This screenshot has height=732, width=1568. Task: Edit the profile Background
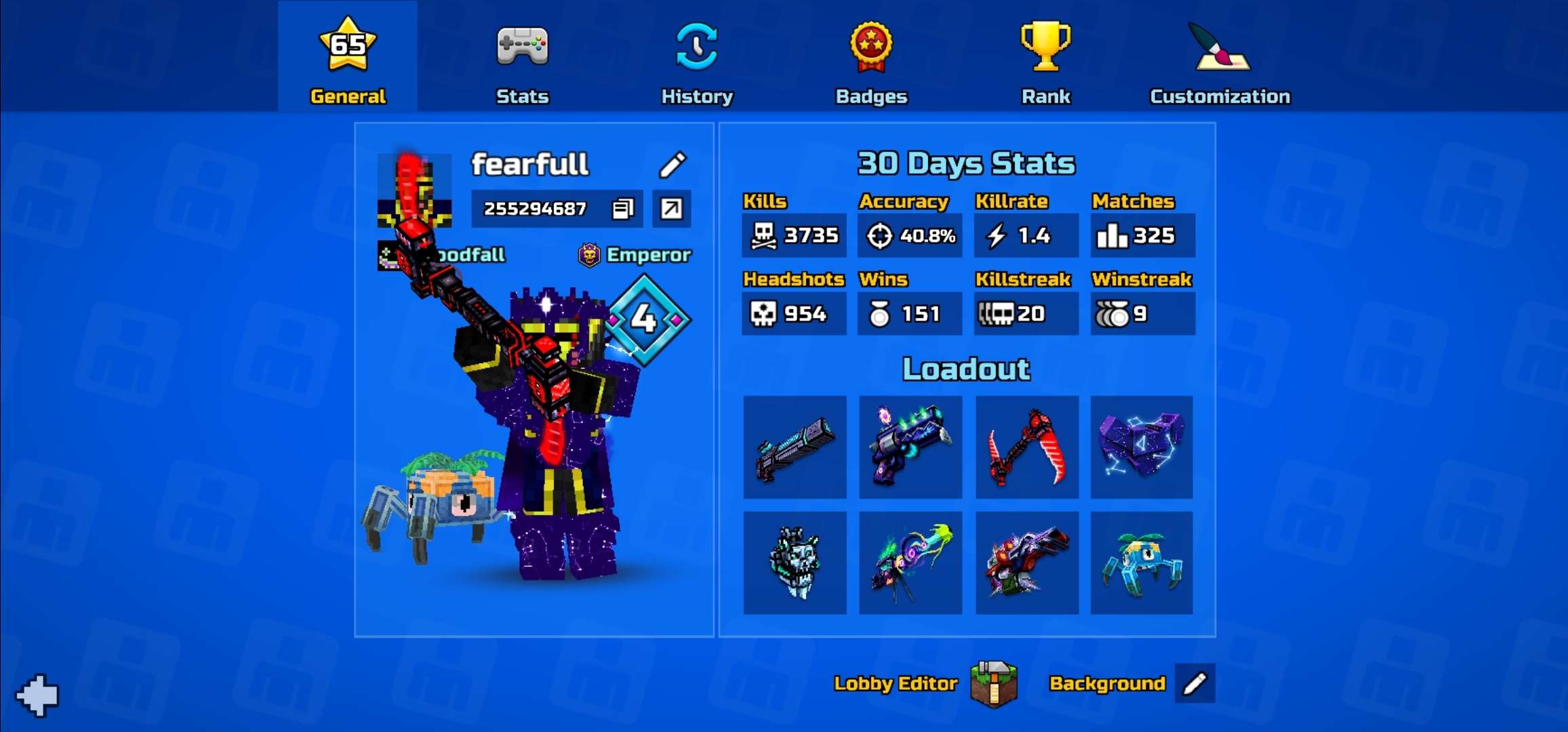(x=1194, y=684)
